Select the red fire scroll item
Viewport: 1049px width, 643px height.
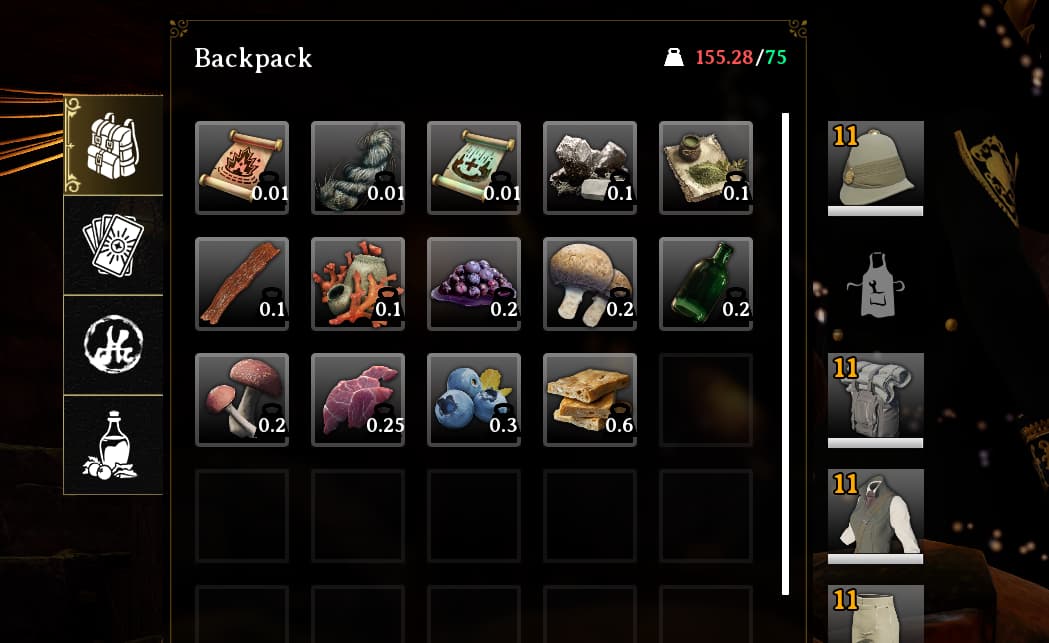coord(242,167)
